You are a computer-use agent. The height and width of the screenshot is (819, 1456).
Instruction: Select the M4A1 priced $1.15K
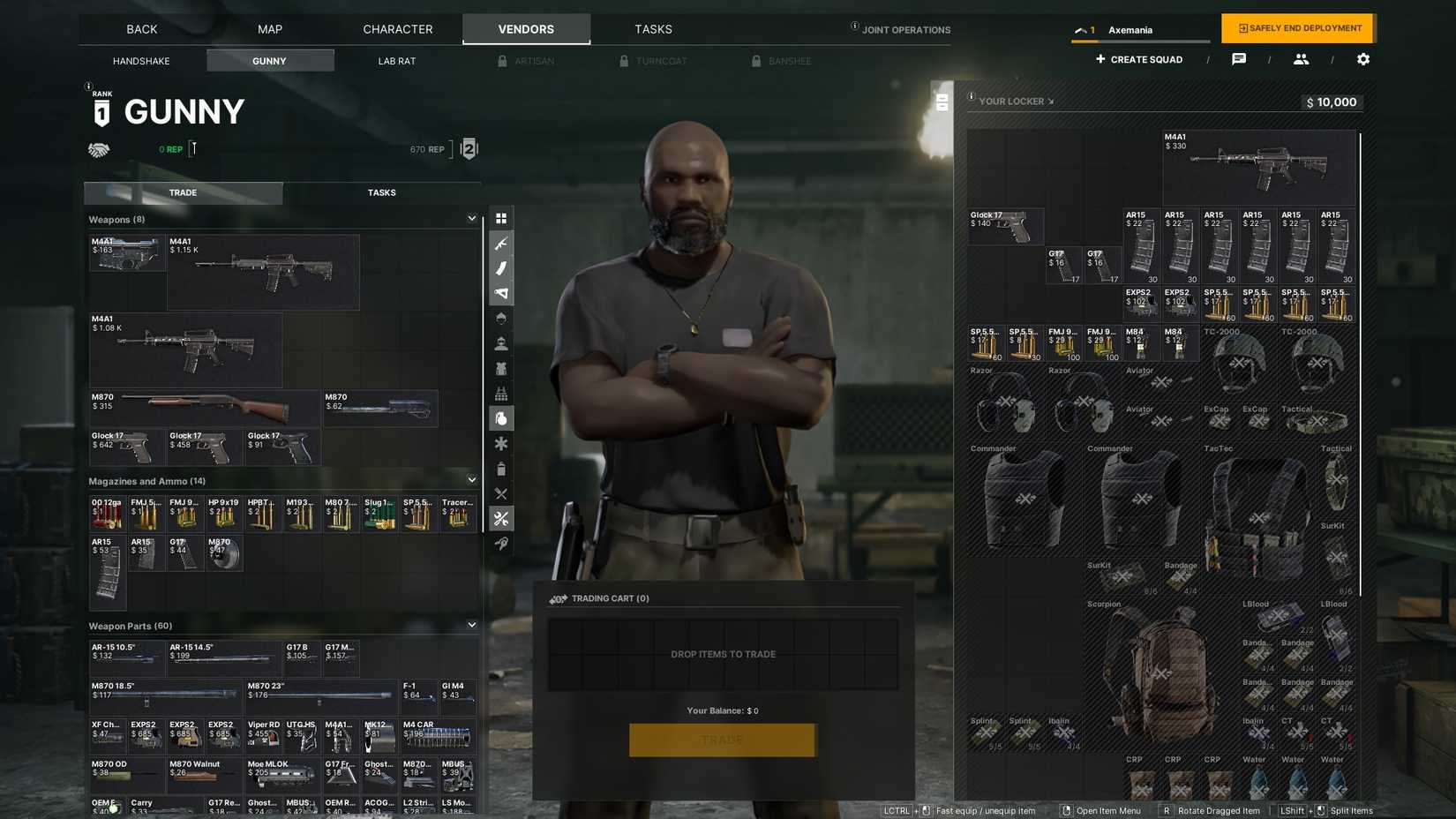tap(262, 272)
